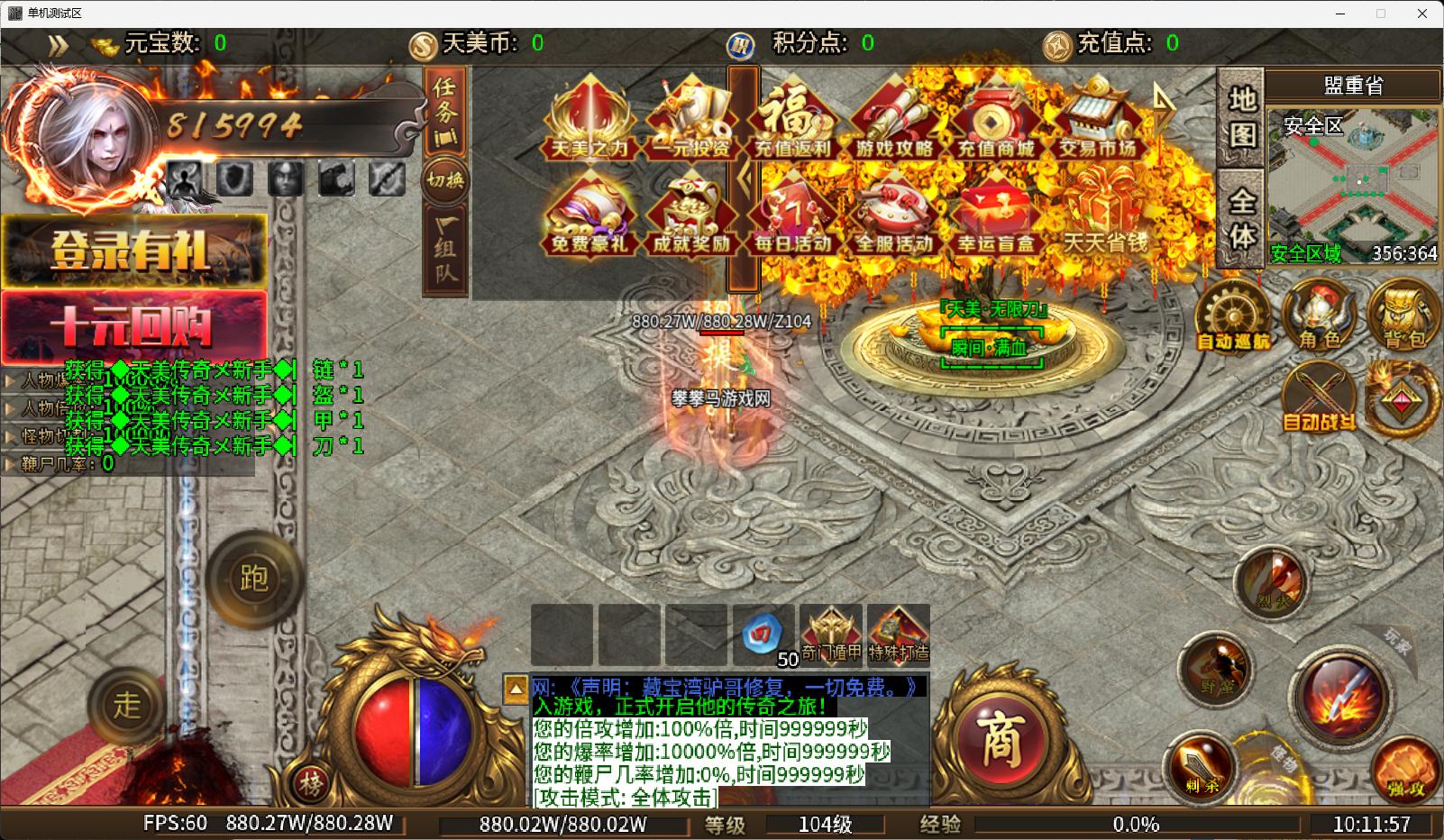Select the 跑 run movement button
This screenshot has width=1444, height=840.
tap(253, 578)
